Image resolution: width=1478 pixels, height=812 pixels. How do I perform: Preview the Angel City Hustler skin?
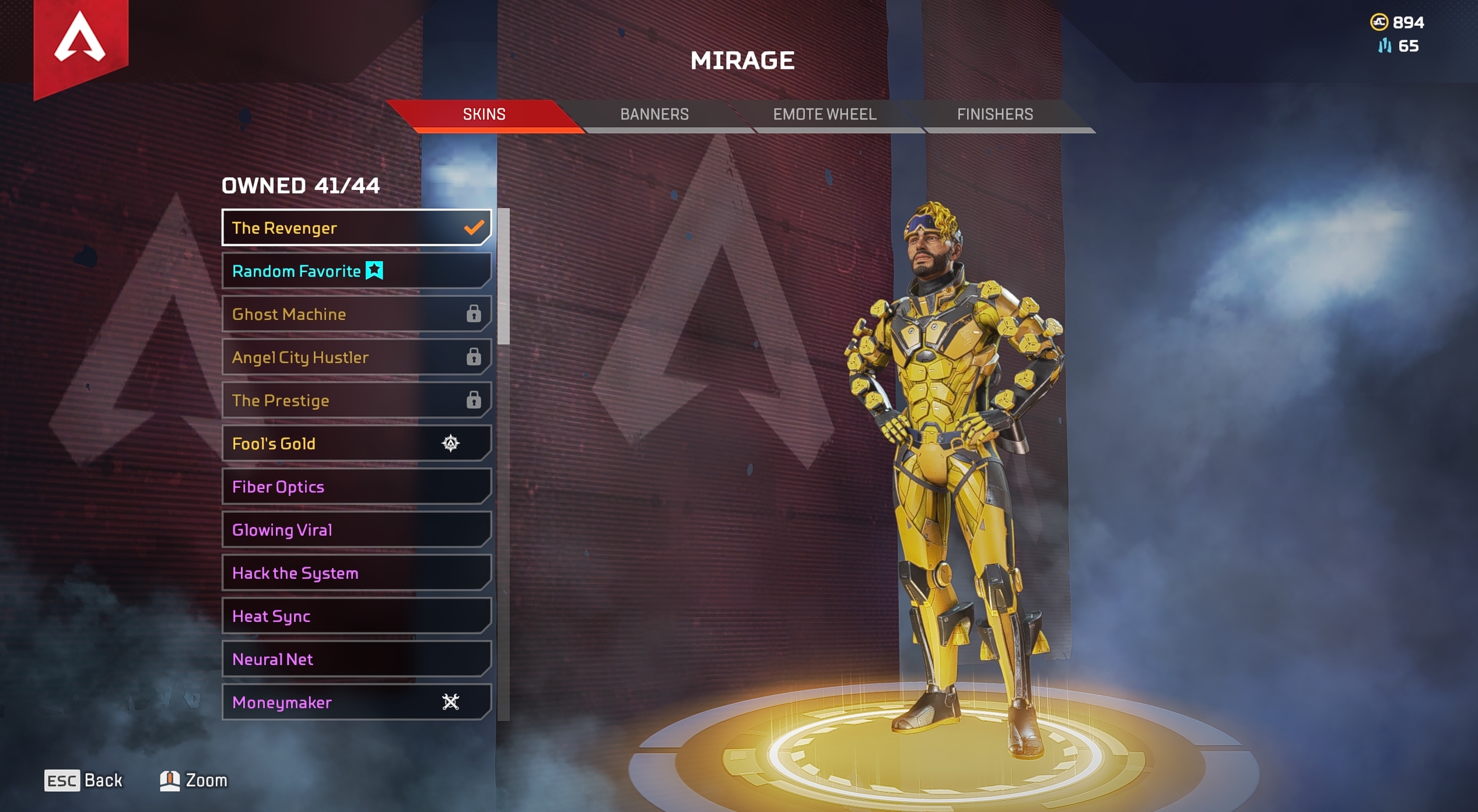pos(356,357)
